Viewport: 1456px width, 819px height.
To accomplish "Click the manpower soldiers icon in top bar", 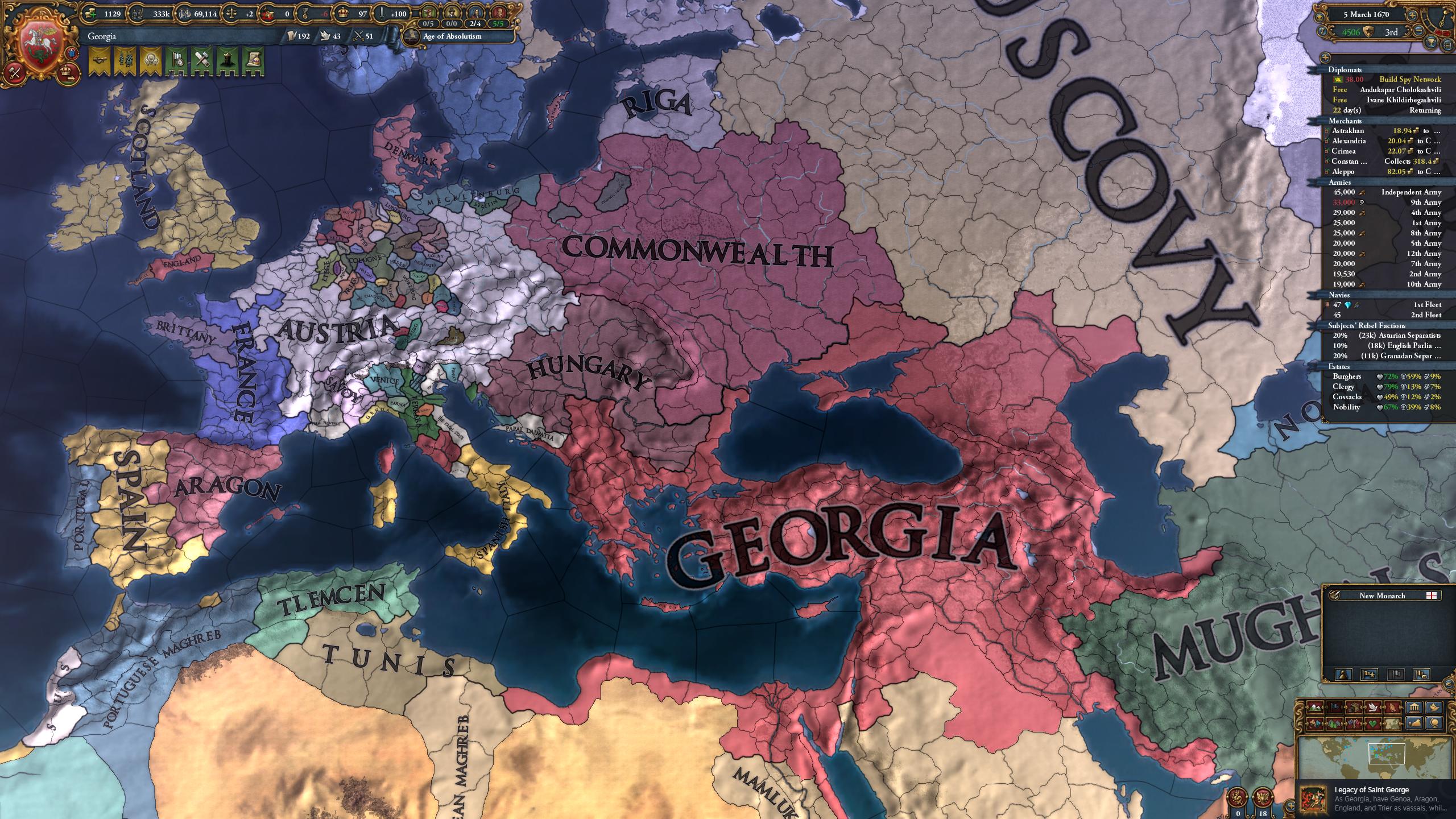I will tap(138, 14).
